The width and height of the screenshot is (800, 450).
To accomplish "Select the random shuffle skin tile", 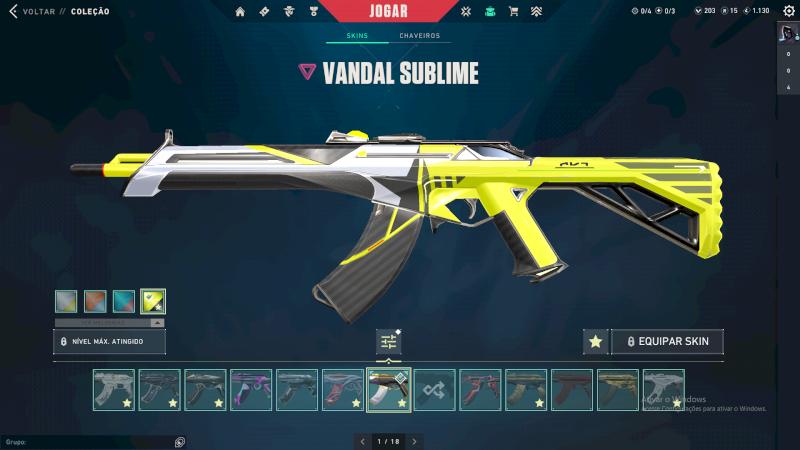I will tap(435, 390).
